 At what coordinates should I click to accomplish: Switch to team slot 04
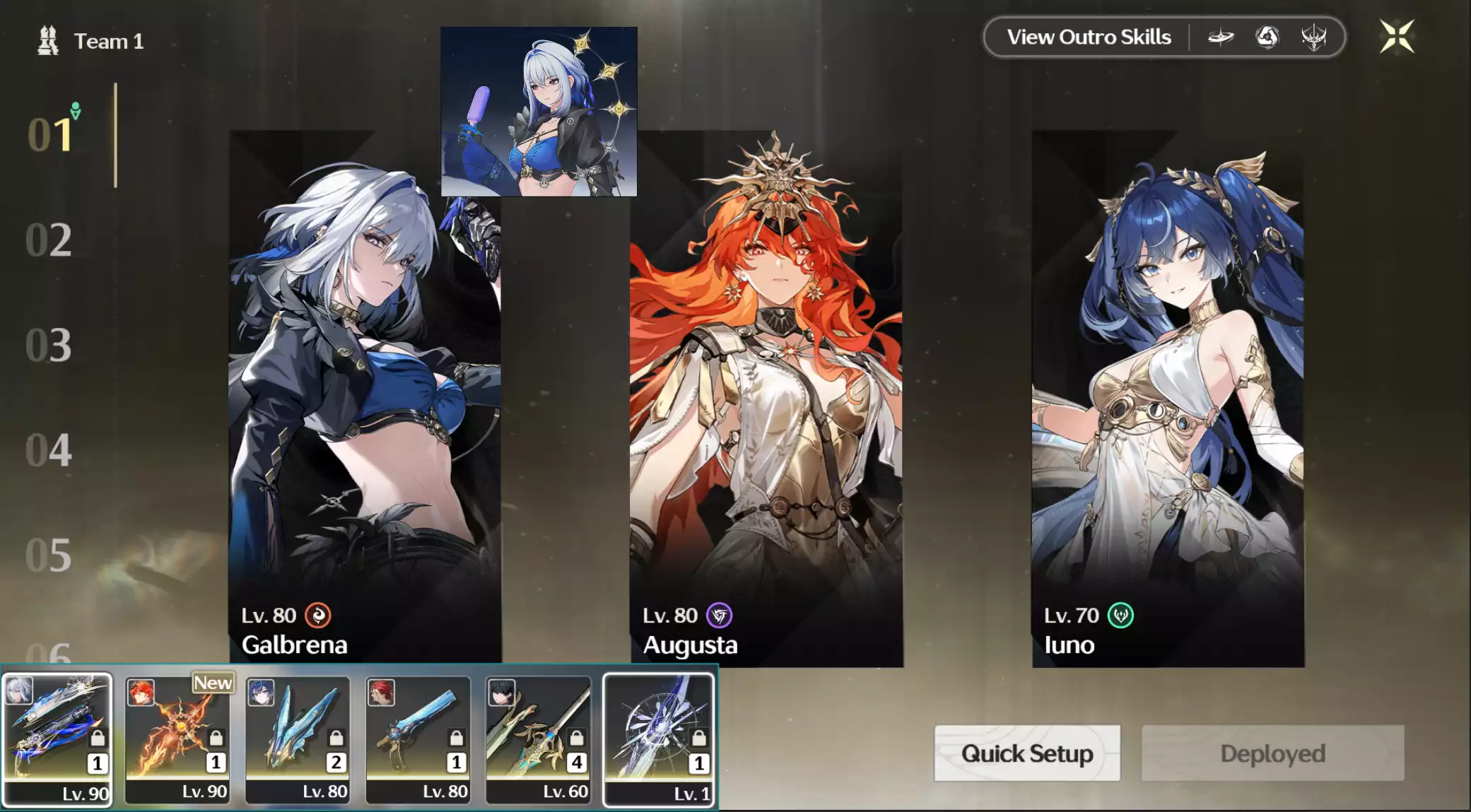point(48,450)
